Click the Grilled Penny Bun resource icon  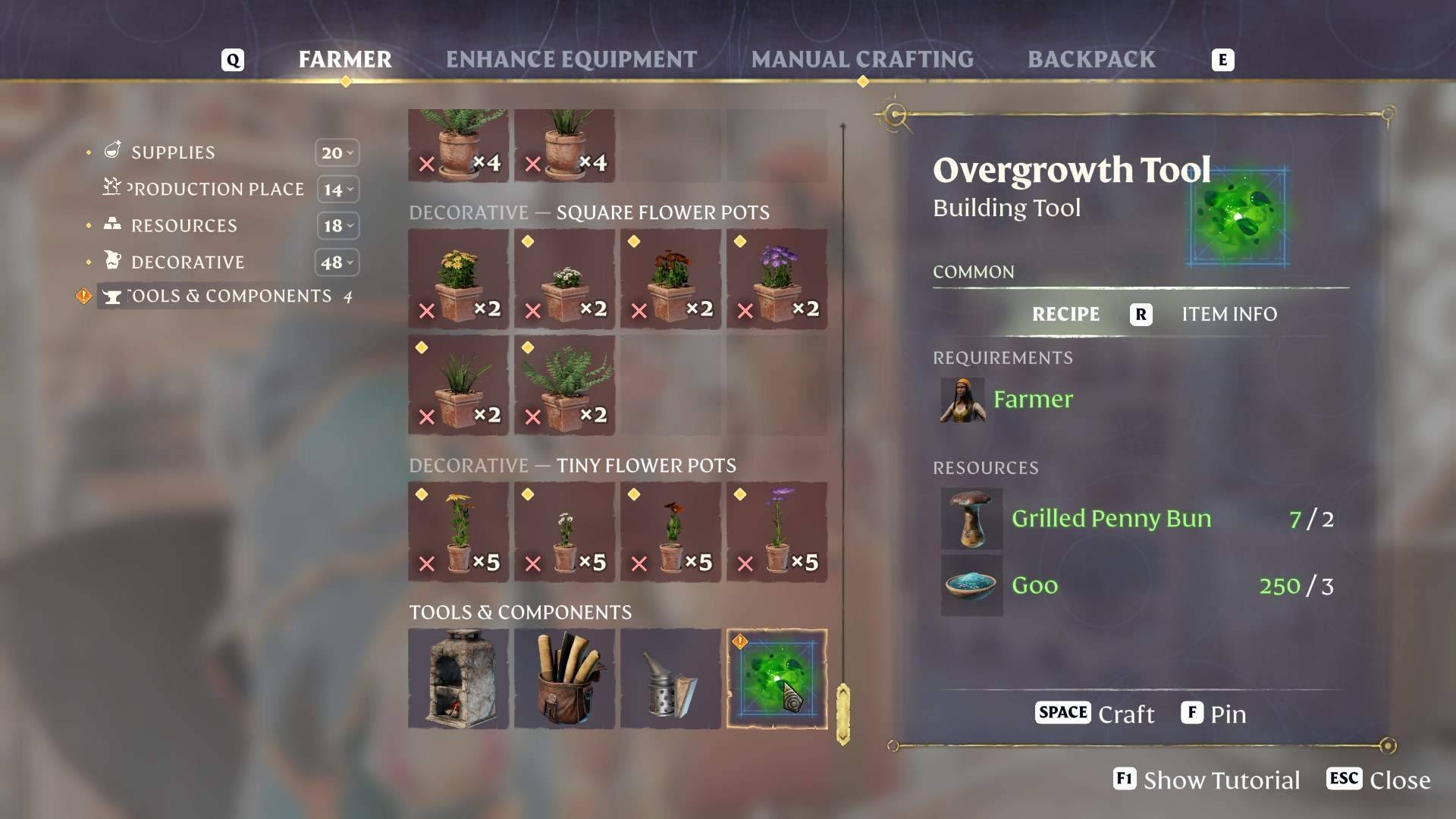(970, 520)
